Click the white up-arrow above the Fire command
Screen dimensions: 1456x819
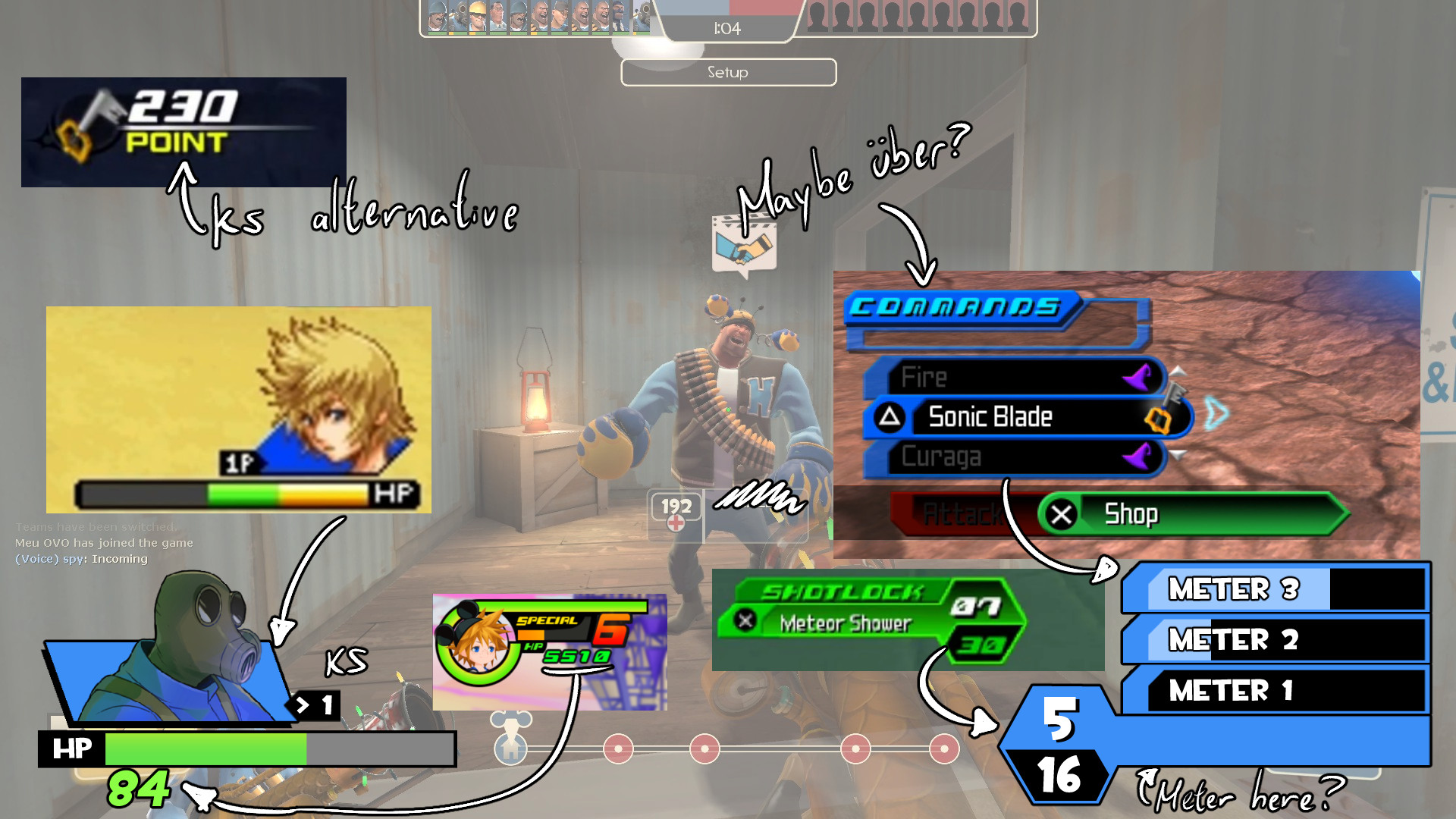coord(1178,372)
